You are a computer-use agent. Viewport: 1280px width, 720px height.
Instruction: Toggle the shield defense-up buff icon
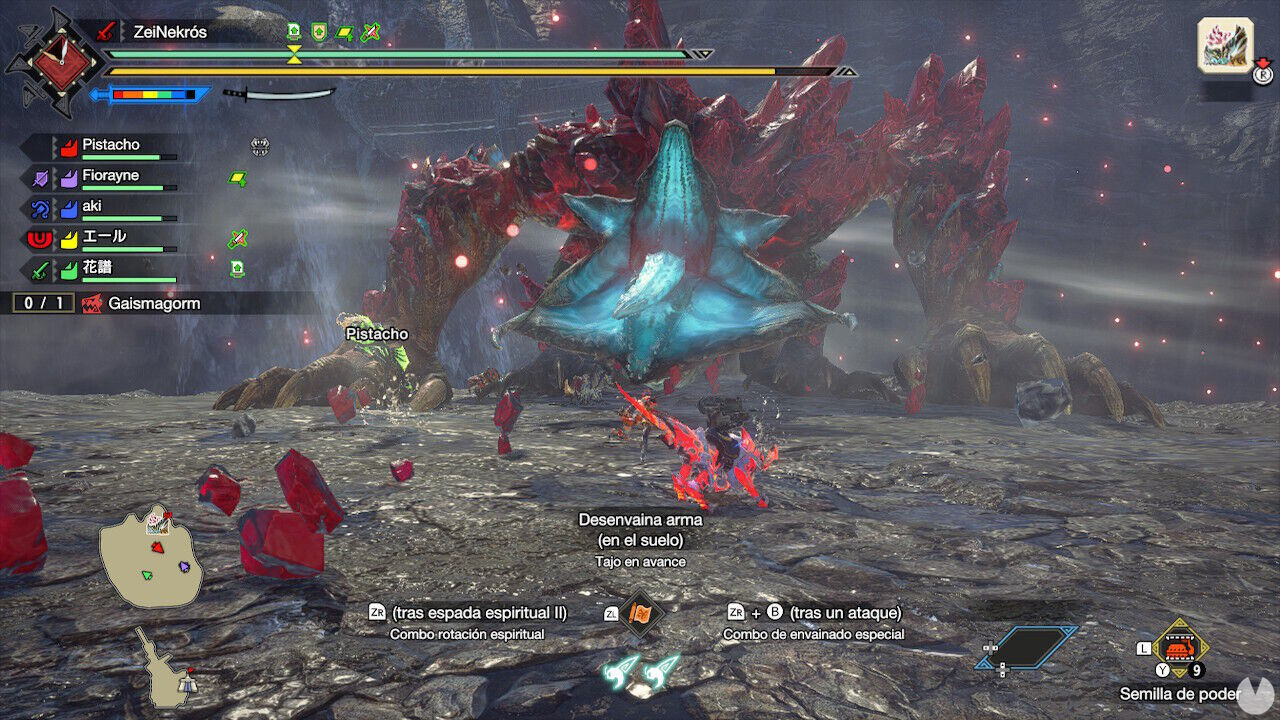[319, 31]
